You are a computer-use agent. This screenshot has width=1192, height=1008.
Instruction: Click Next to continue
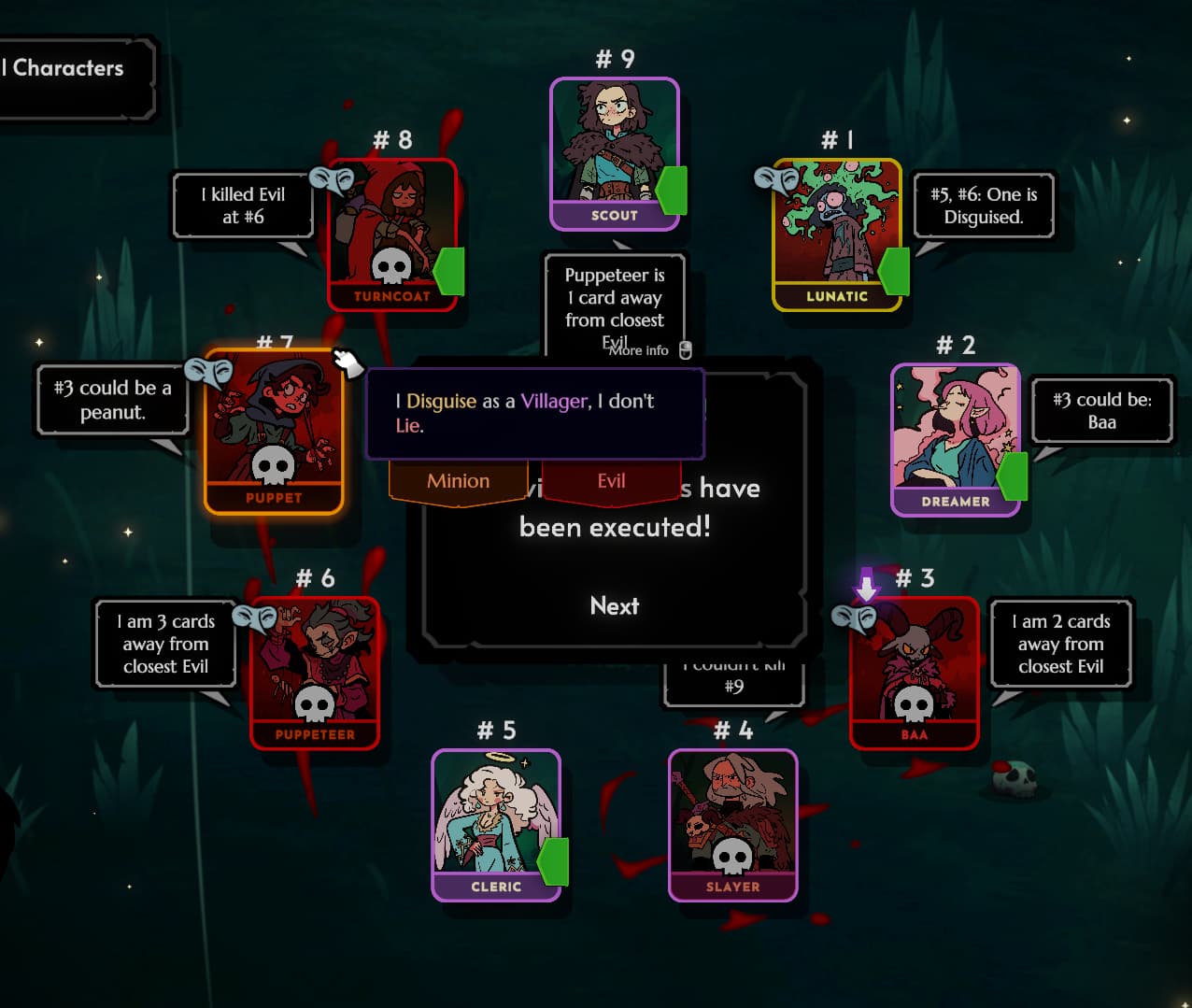coord(615,605)
